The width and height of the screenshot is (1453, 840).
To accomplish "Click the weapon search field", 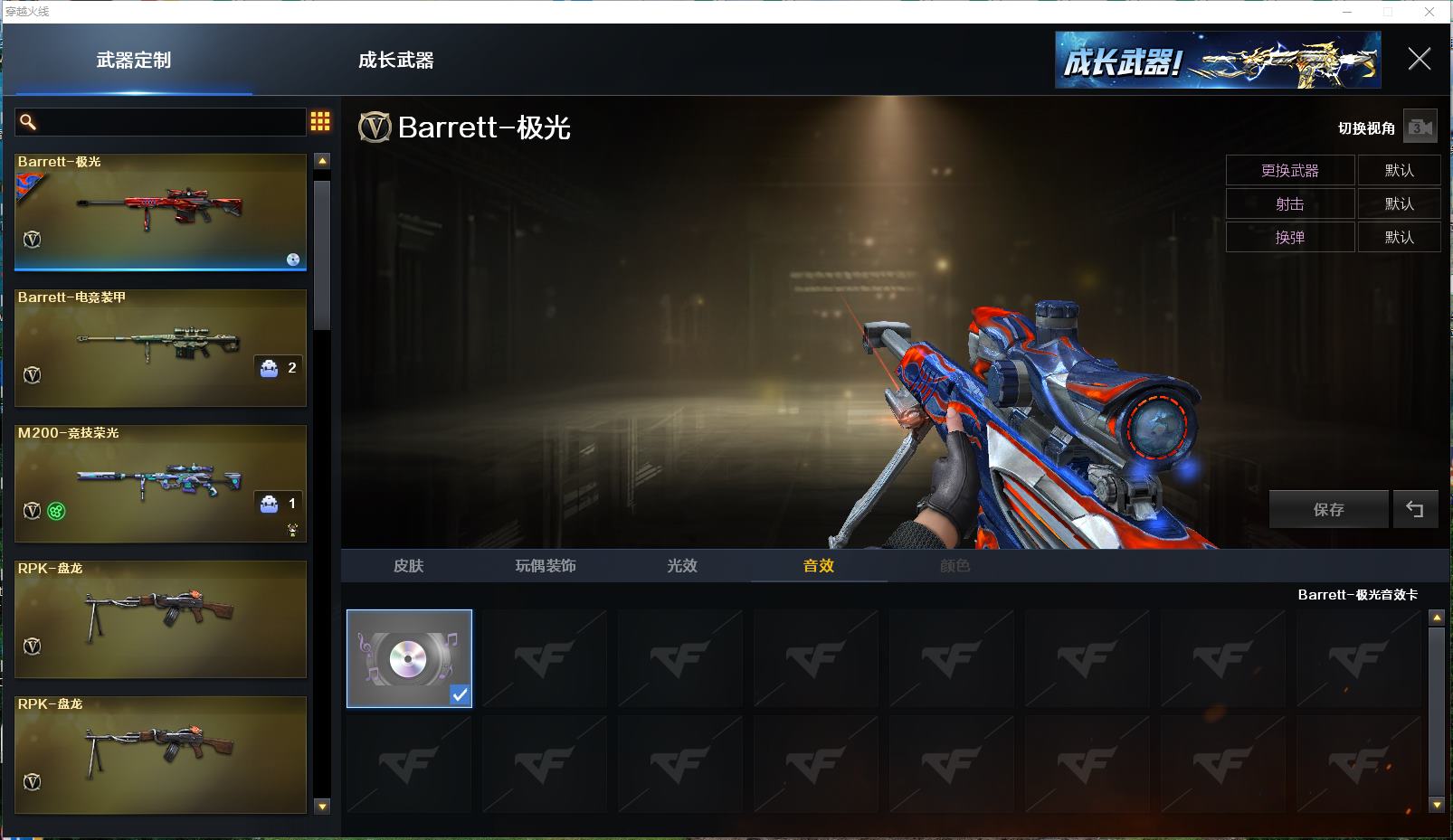I will (x=163, y=122).
